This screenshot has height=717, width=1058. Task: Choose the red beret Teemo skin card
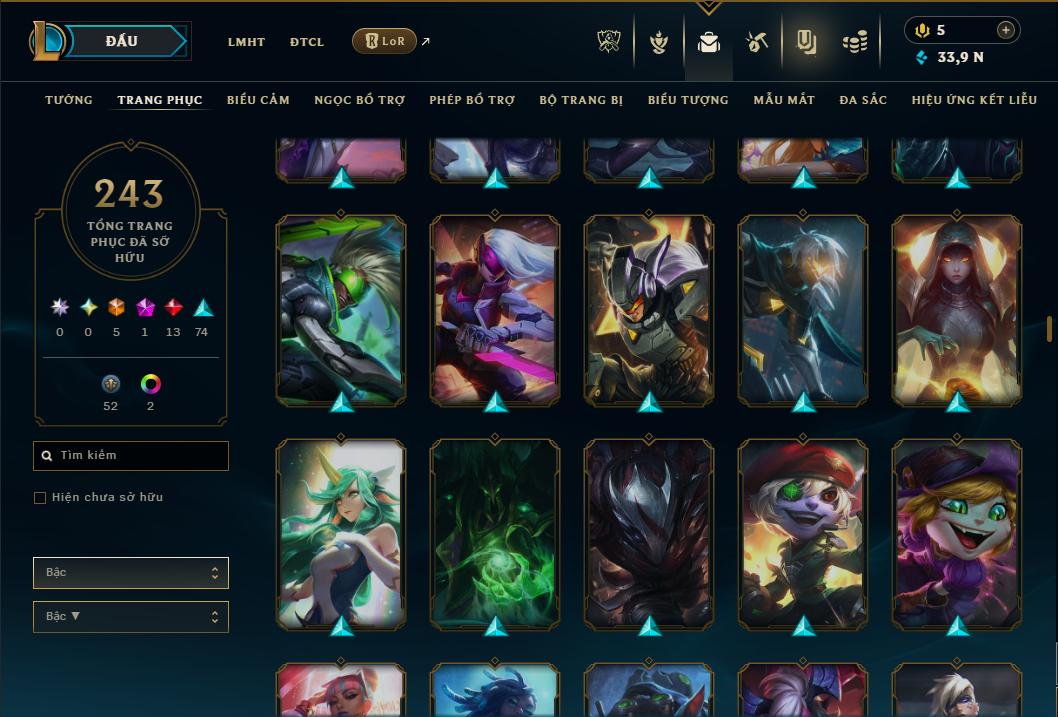(803, 533)
